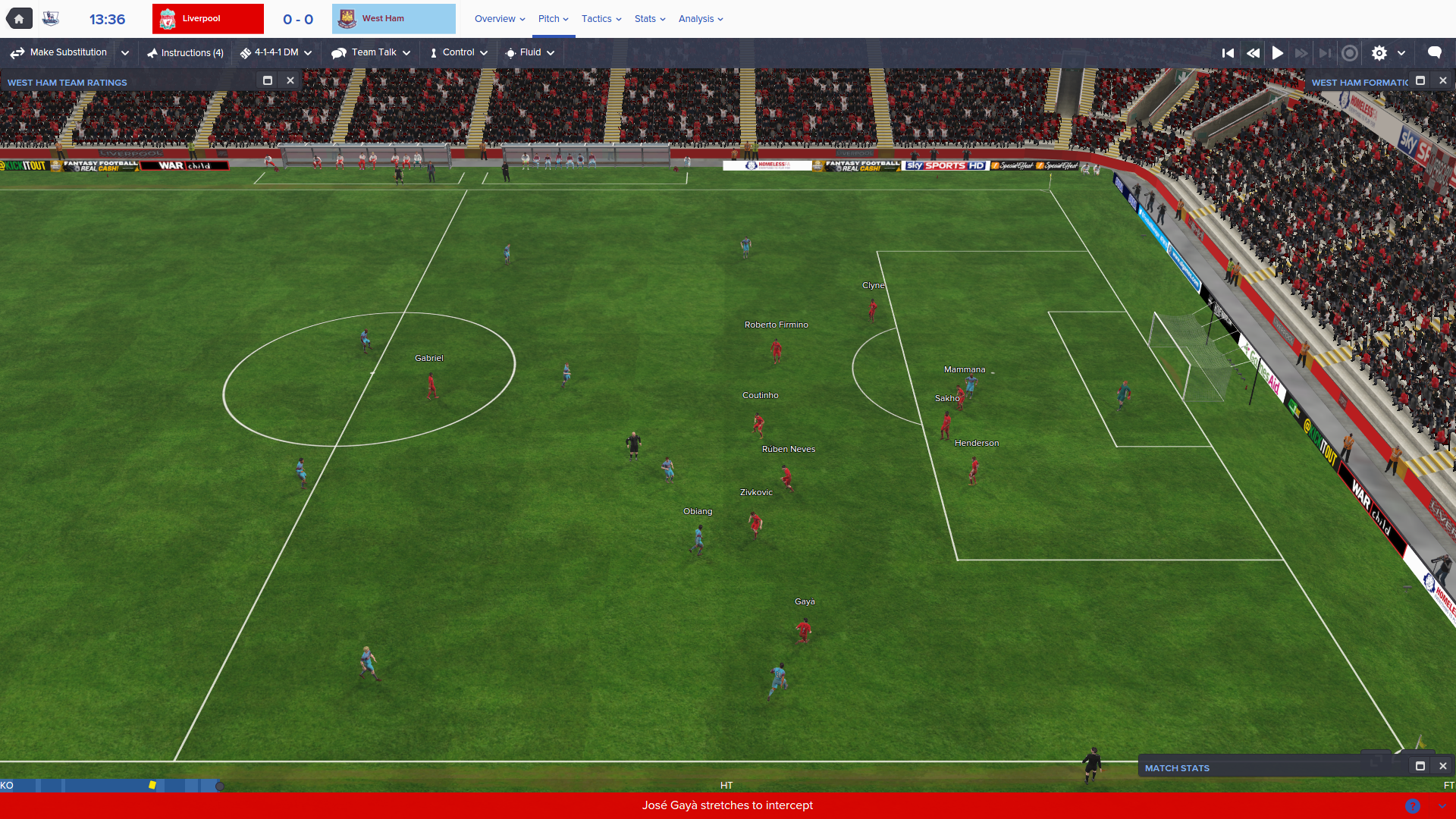
Task: Open the Fluid team shape dropdown
Action: coord(530,53)
